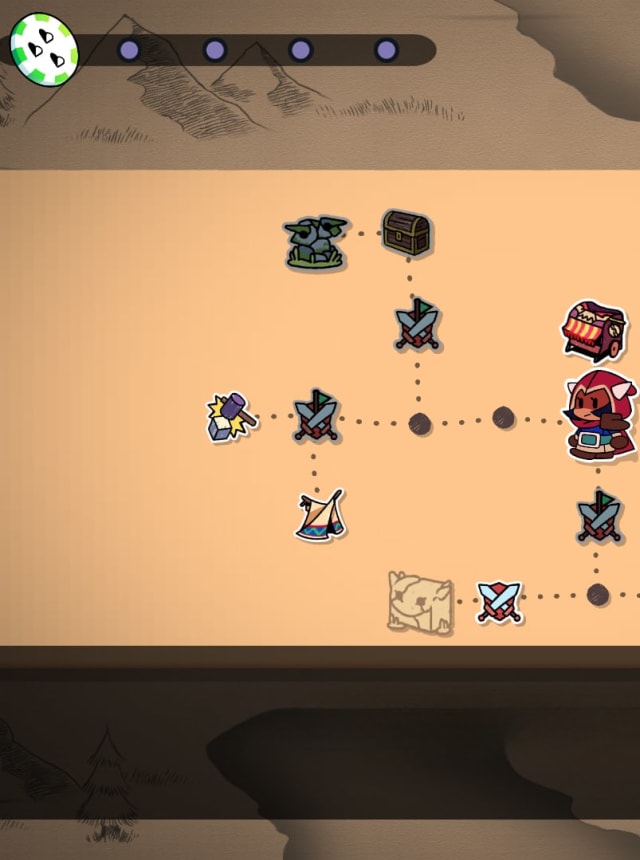Select the battle node beside the hammer
The image size is (640, 860).
316,416
